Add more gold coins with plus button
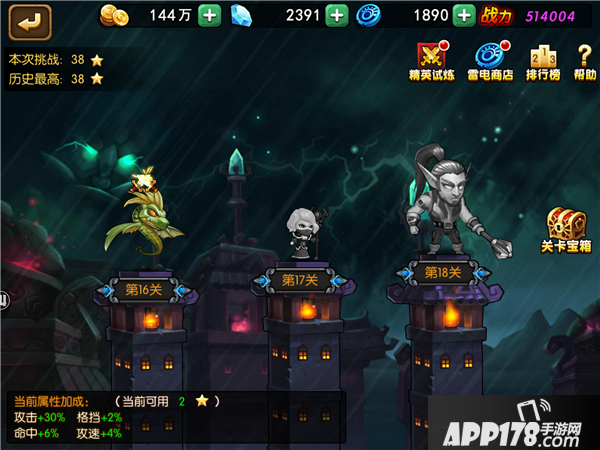600x450 pixels. tap(209, 15)
